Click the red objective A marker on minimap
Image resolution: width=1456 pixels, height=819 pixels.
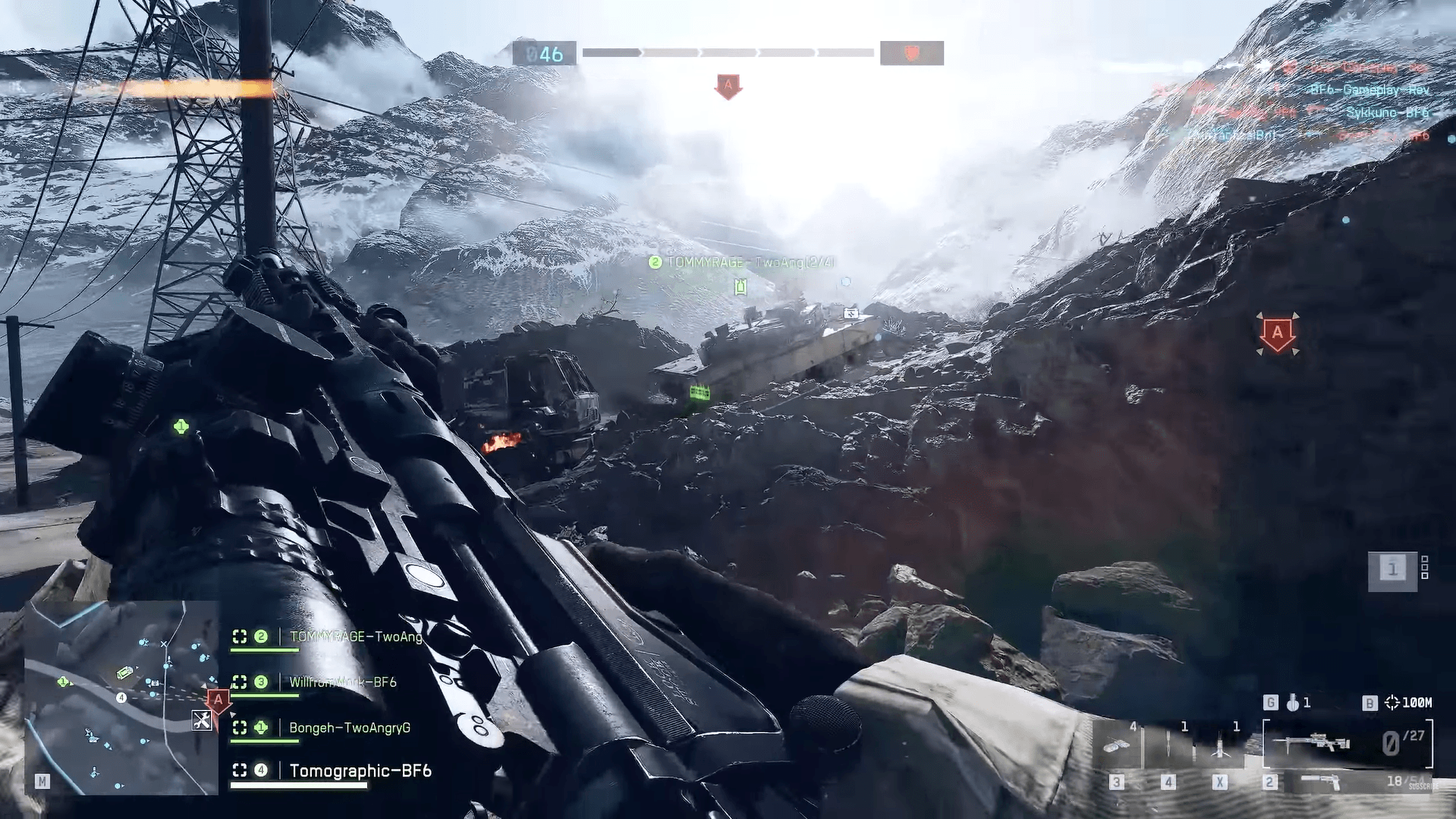point(219,701)
